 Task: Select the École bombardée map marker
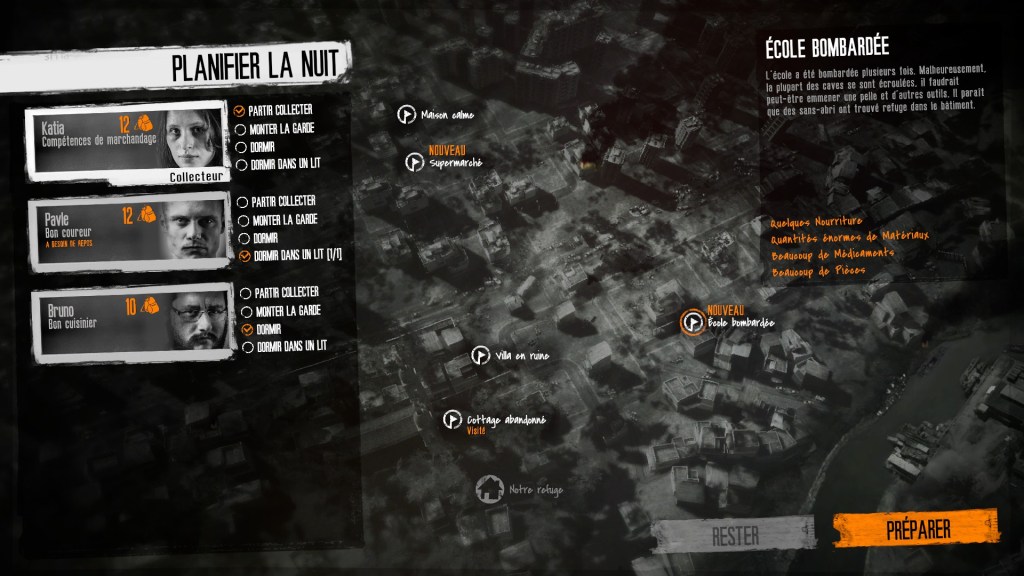click(x=691, y=322)
